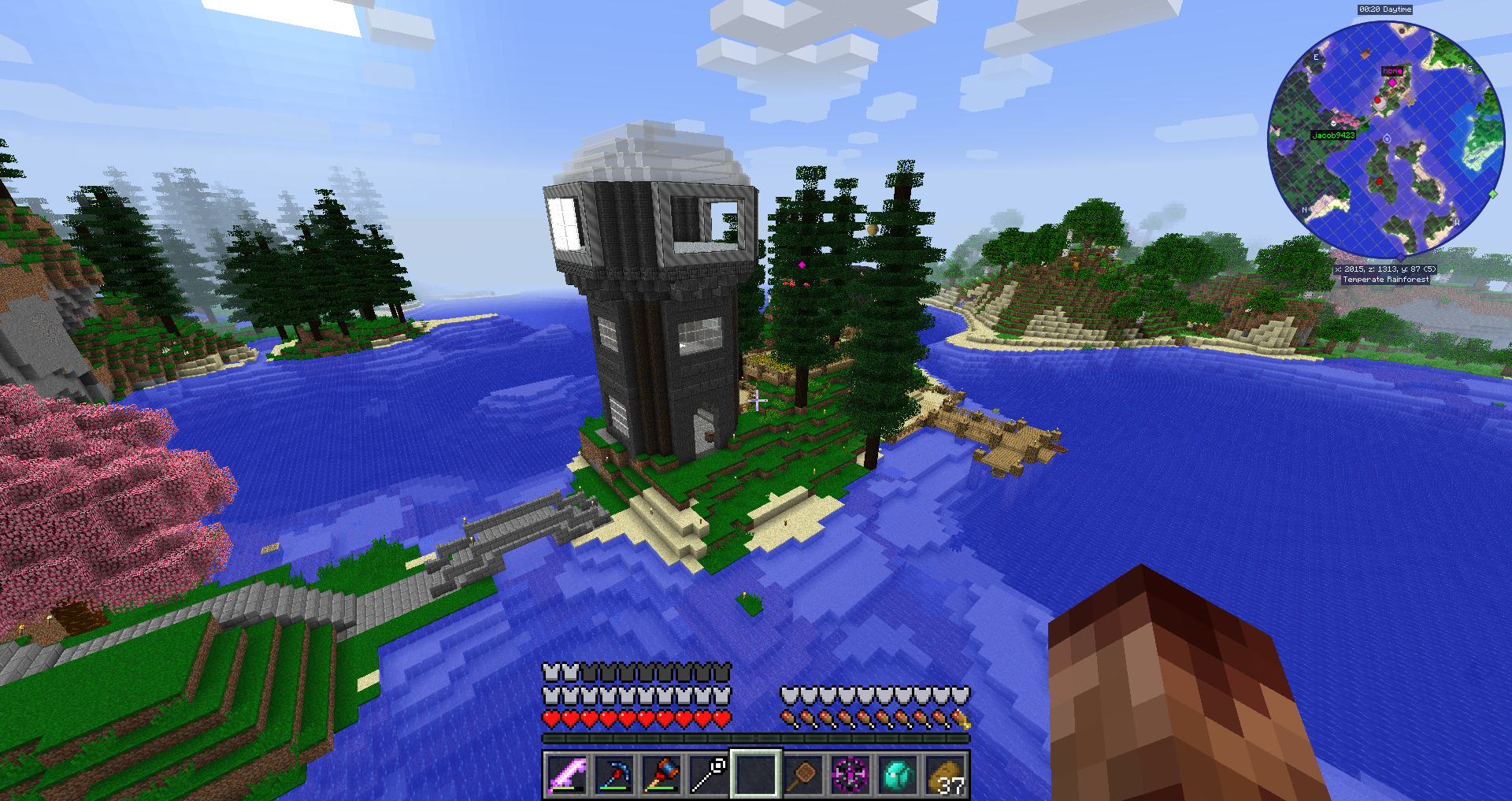Click the circular minimap
Screen dimensions: 1512x801
(x=1386, y=140)
